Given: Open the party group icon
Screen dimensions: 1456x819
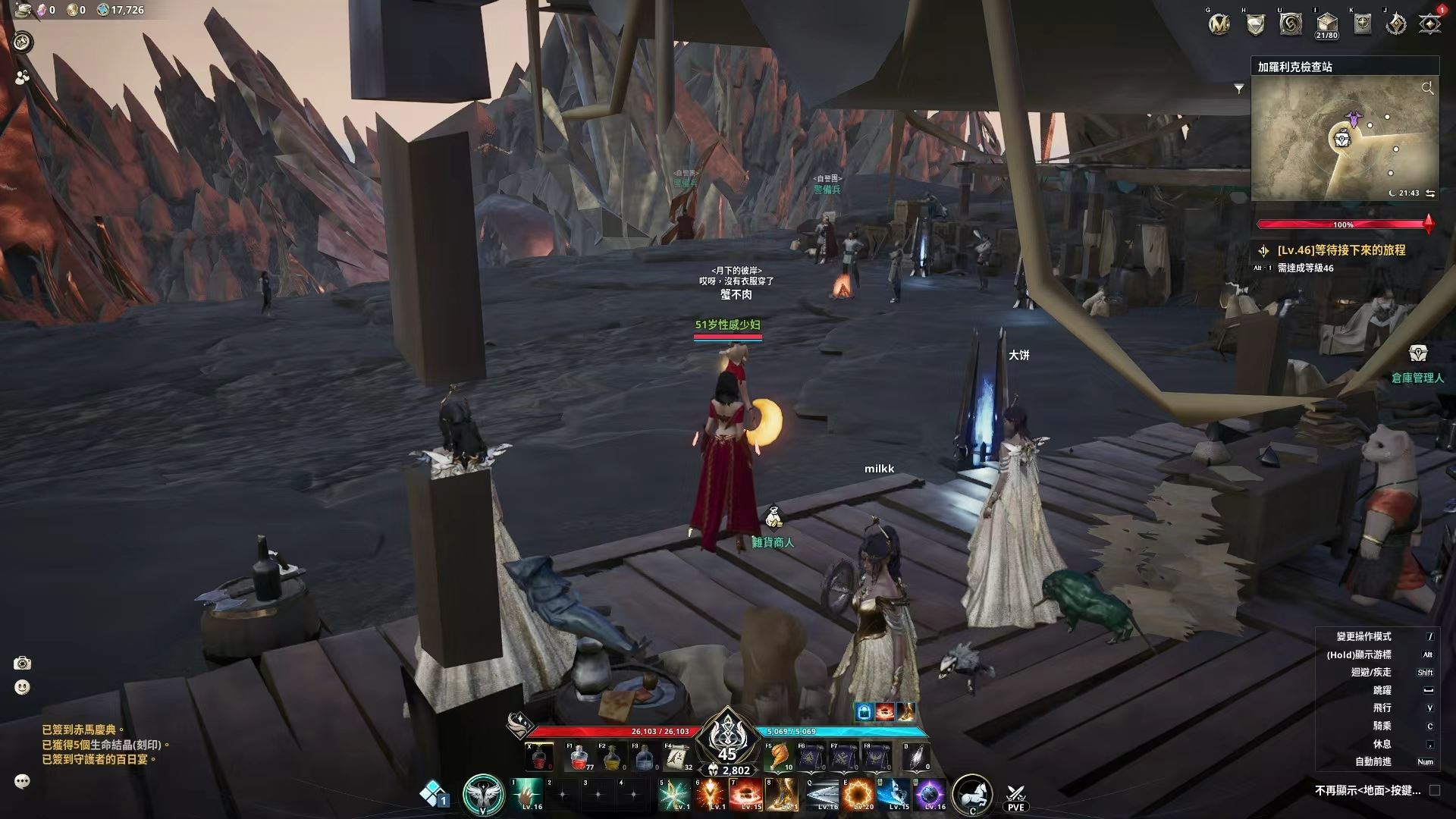Looking at the screenshot, I should point(22,77).
